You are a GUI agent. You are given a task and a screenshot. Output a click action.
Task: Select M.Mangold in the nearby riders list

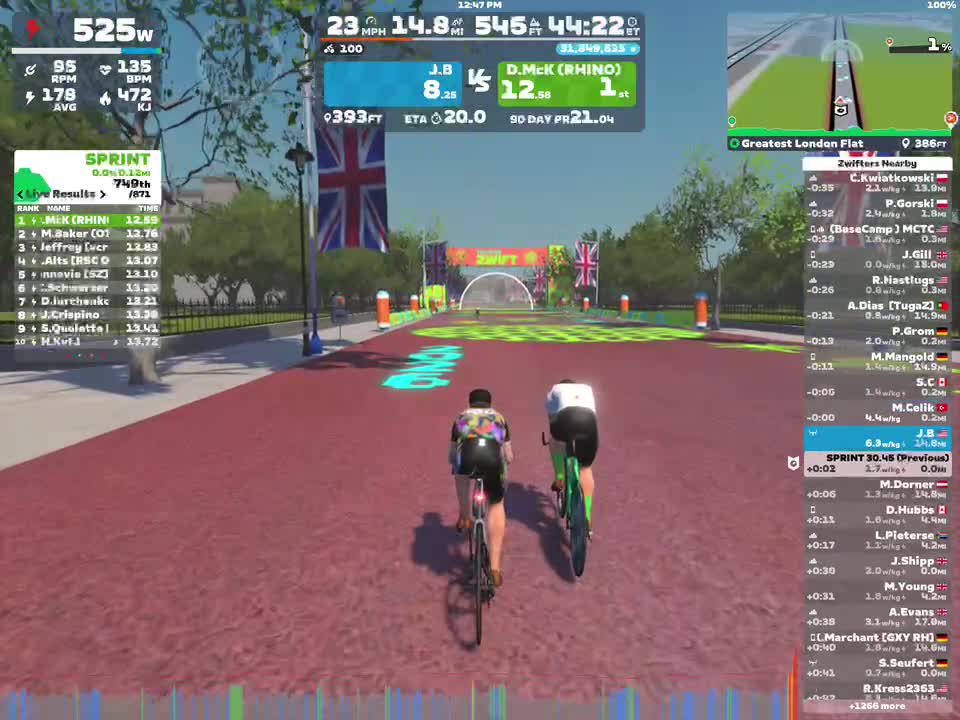877,361
